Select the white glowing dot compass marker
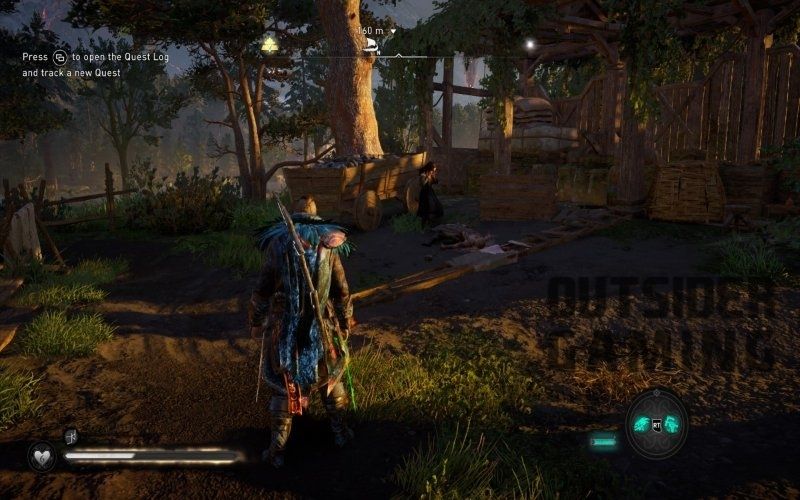 click(x=529, y=44)
